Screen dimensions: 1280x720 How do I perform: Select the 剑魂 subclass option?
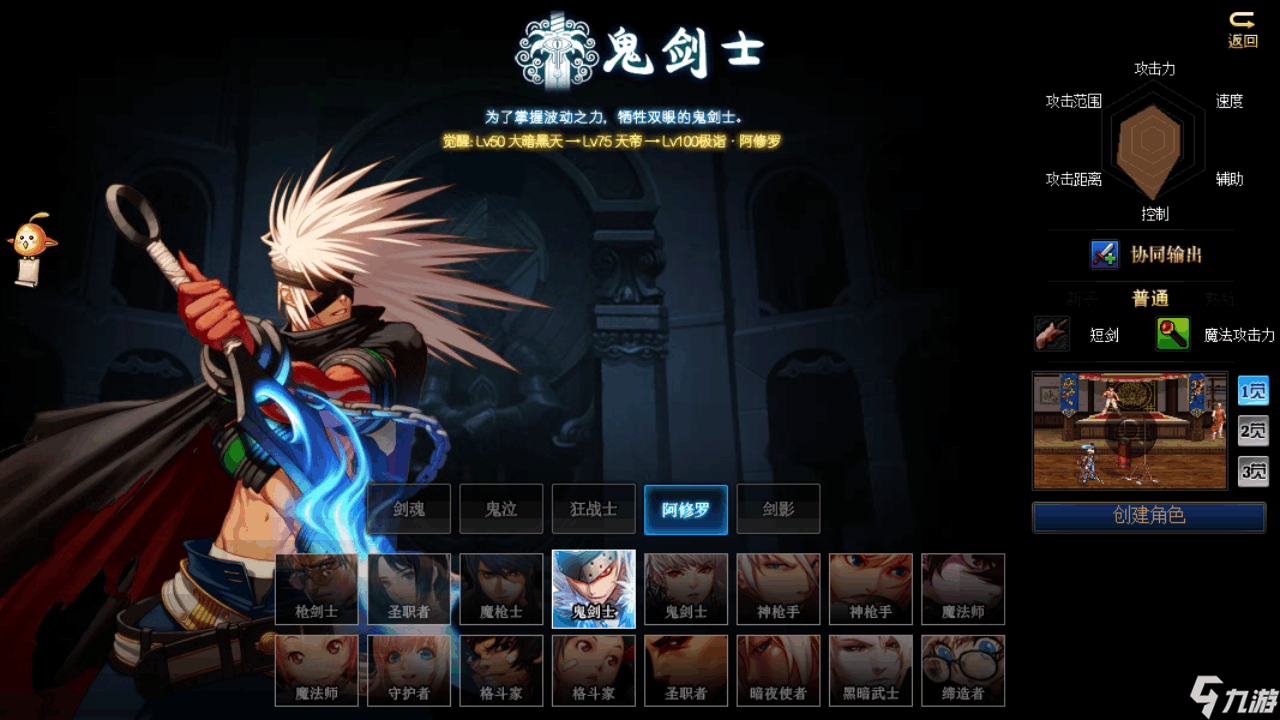[x=408, y=509]
